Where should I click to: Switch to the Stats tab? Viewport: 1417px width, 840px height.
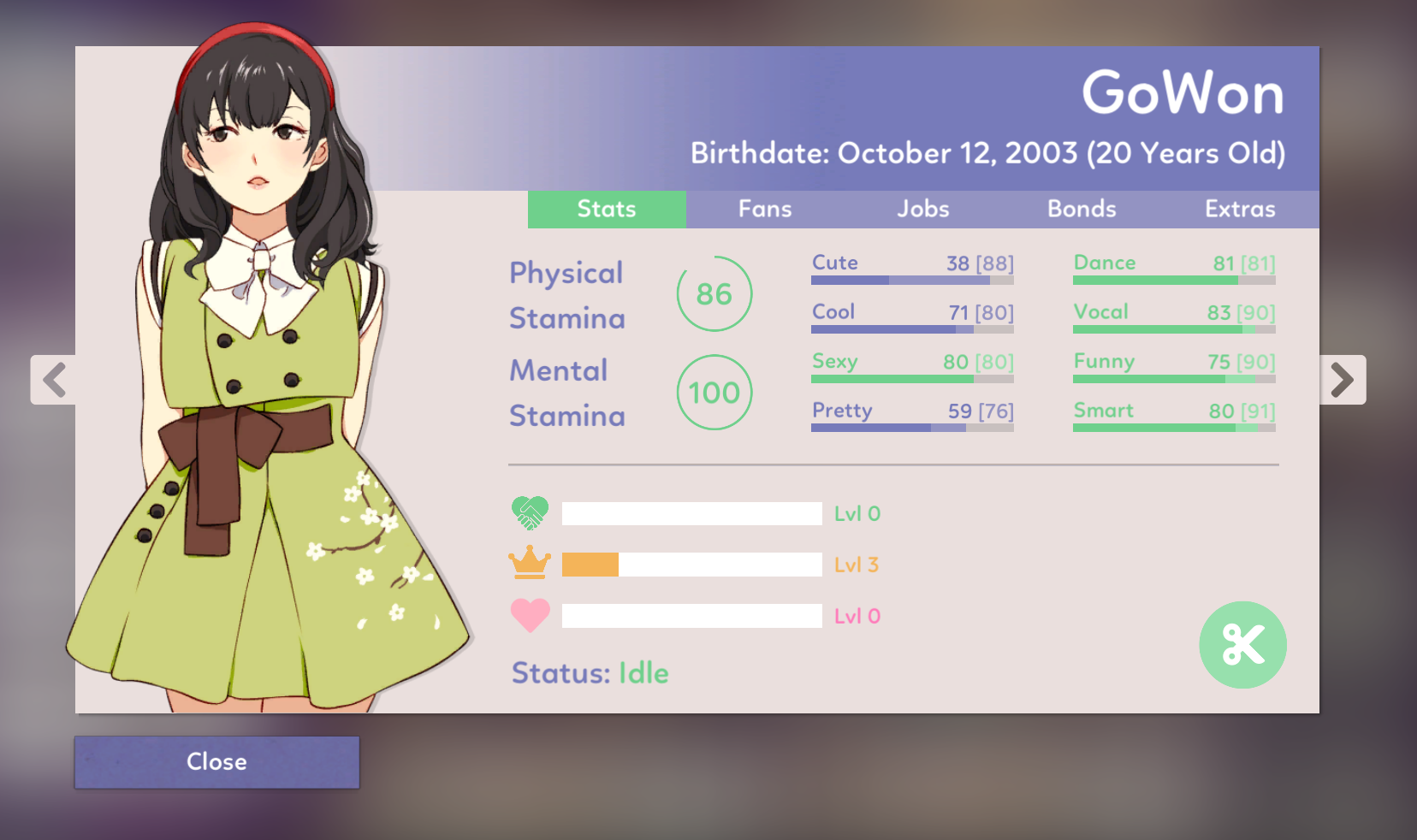pyautogui.click(x=607, y=210)
